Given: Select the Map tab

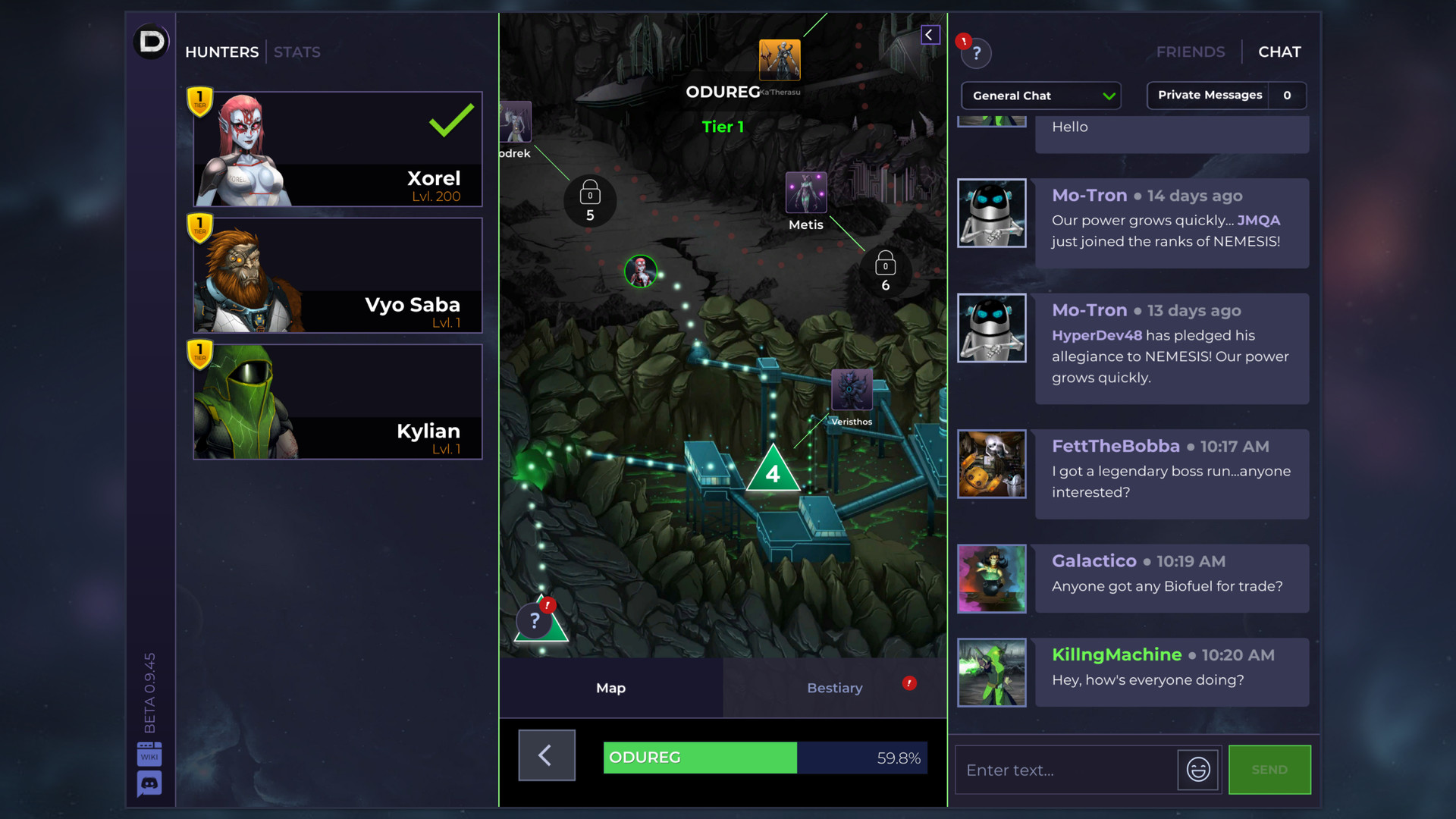Looking at the screenshot, I should pyautogui.click(x=610, y=688).
